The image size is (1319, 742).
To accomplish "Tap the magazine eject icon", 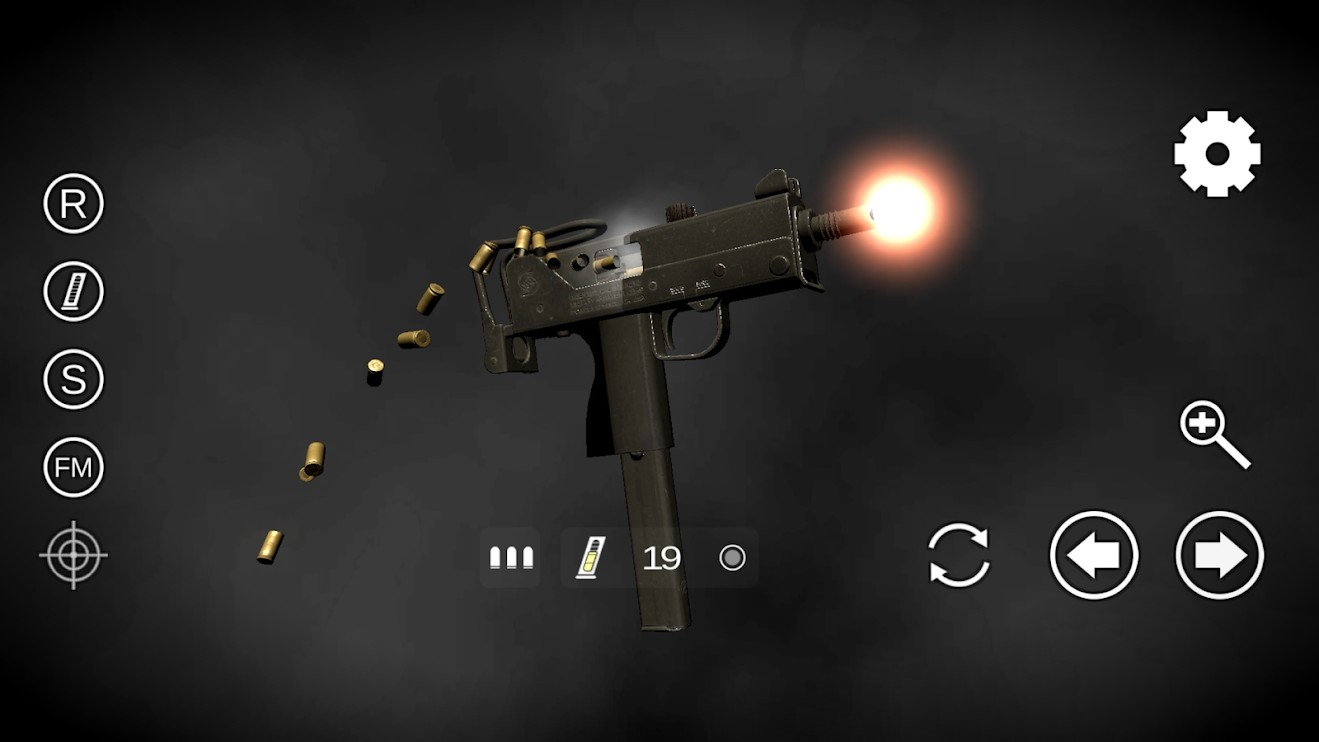I will click(x=71, y=291).
